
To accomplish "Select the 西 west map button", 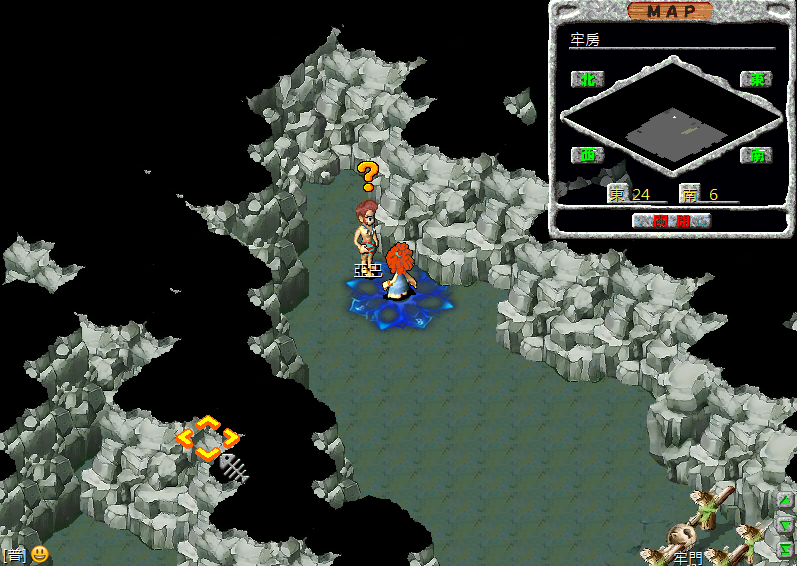I will (x=587, y=155).
